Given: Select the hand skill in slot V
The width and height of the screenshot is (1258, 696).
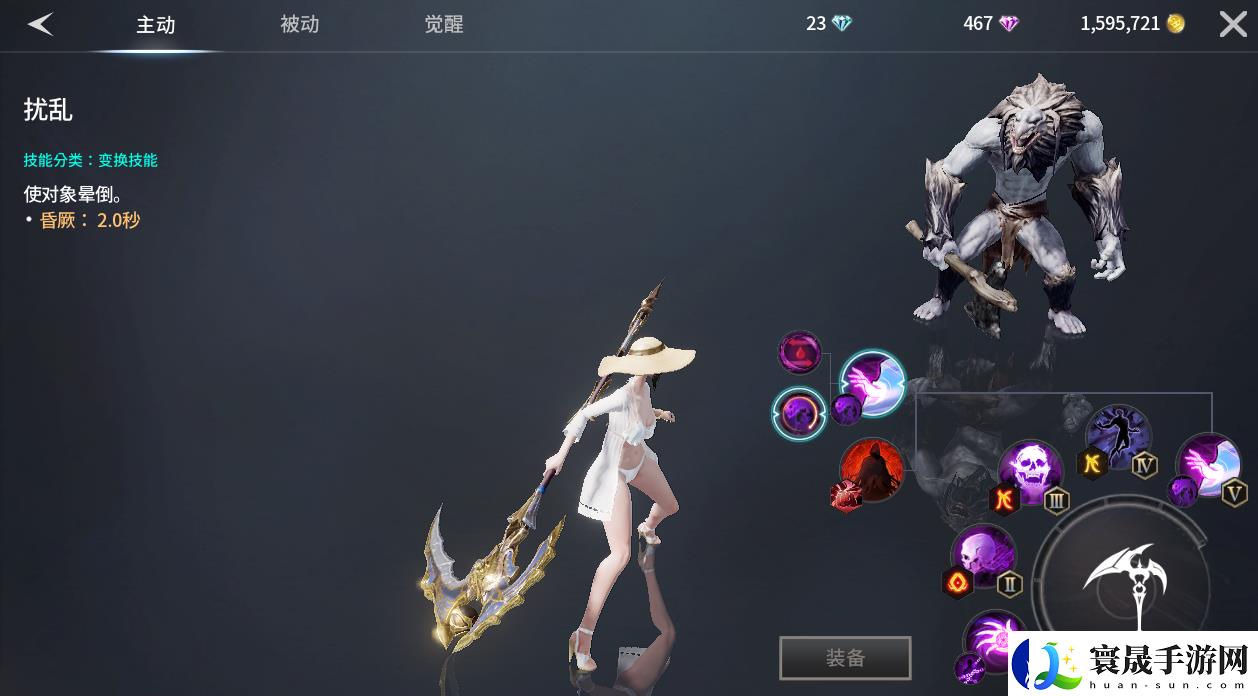Looking at the screenshot, I should click(x=1208, y=465).
